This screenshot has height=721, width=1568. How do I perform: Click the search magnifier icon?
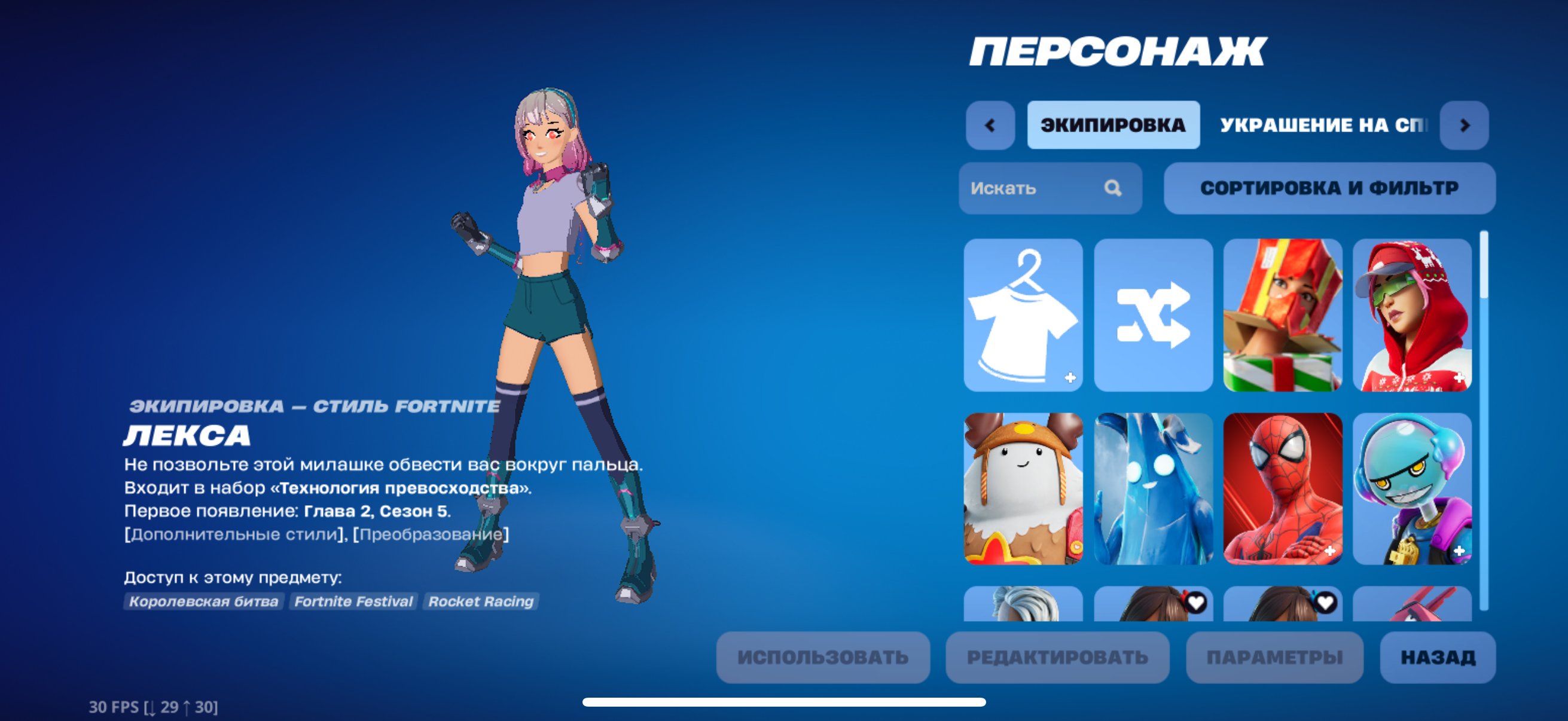tap(1115, 188)
